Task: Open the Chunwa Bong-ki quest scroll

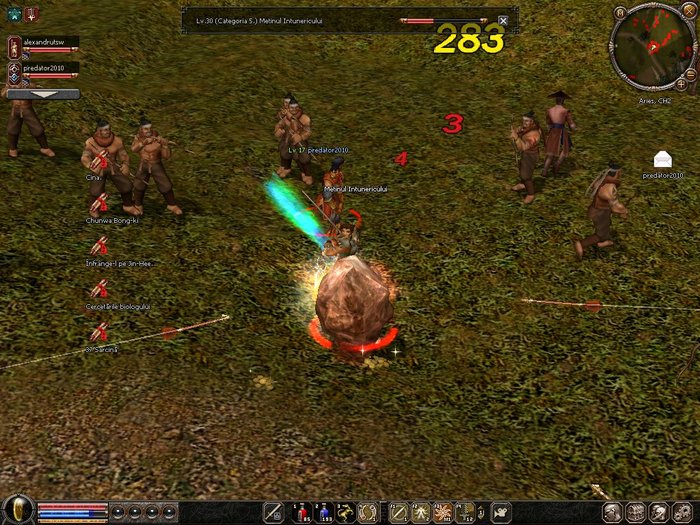Action: click(99, 202)
